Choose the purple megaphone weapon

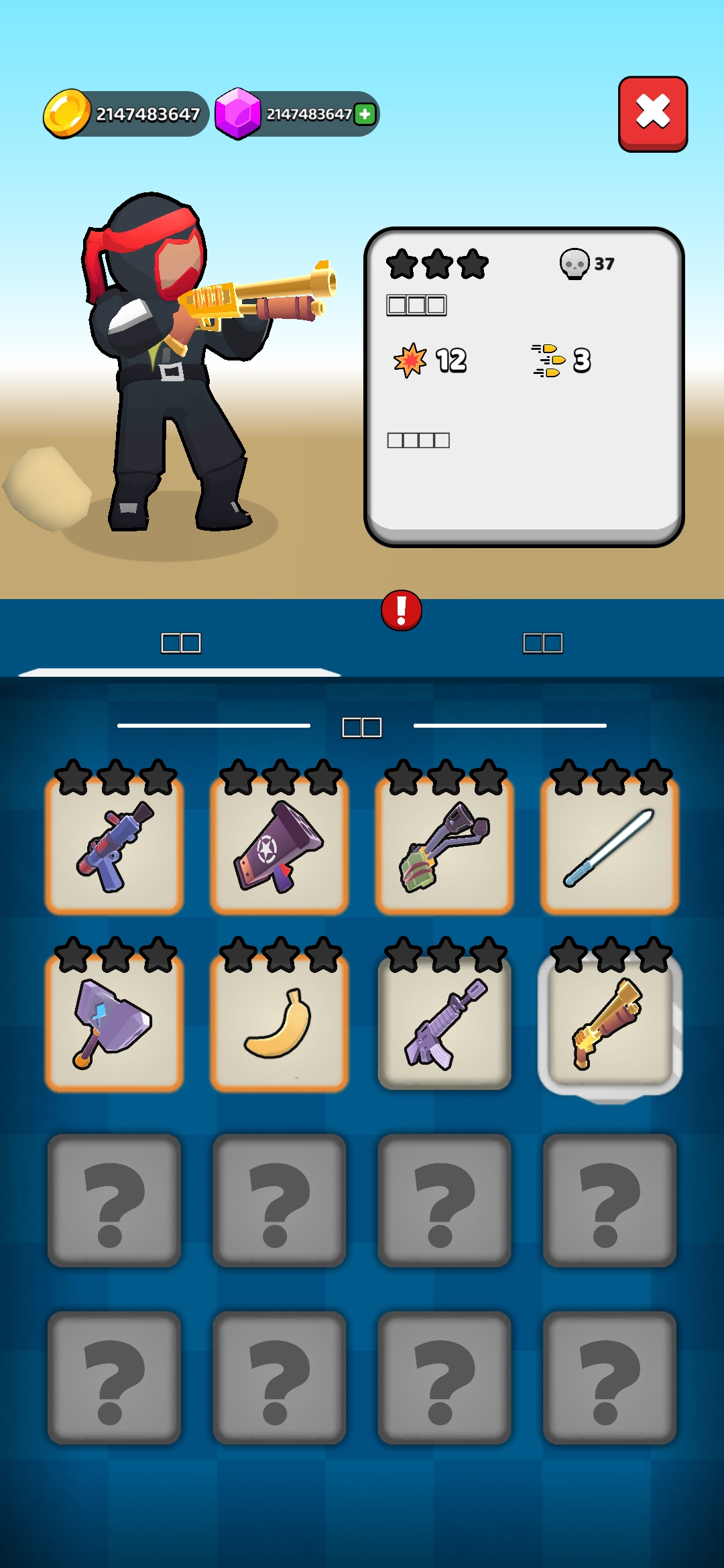(280, 846)
